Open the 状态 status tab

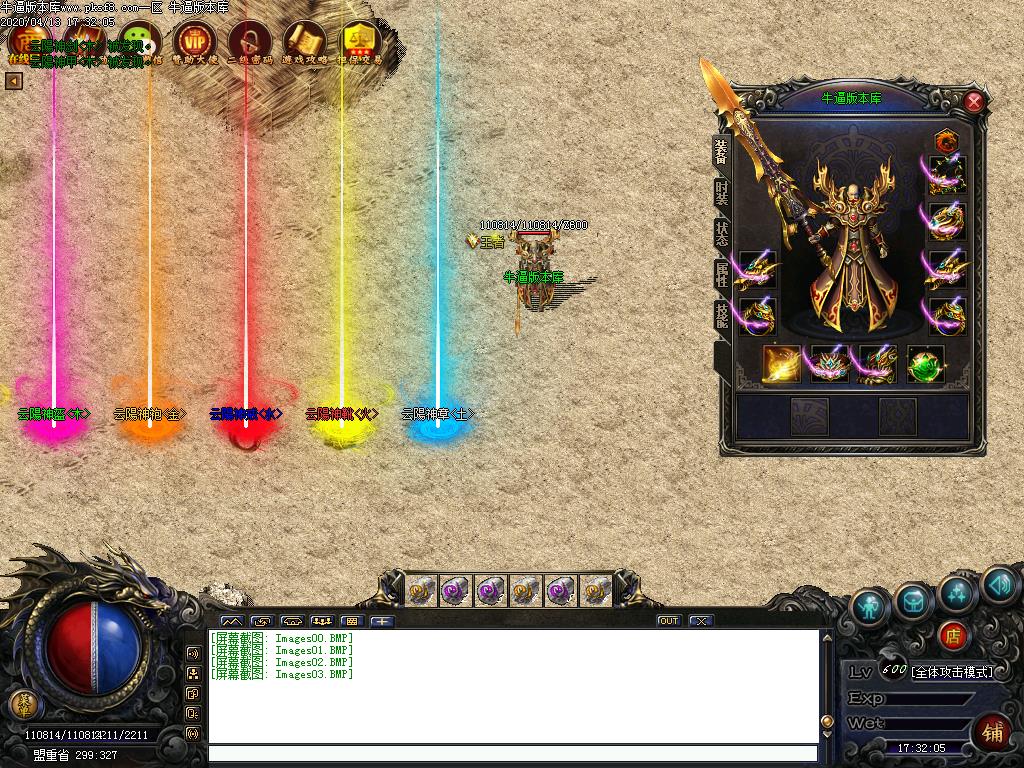[722, 233]
